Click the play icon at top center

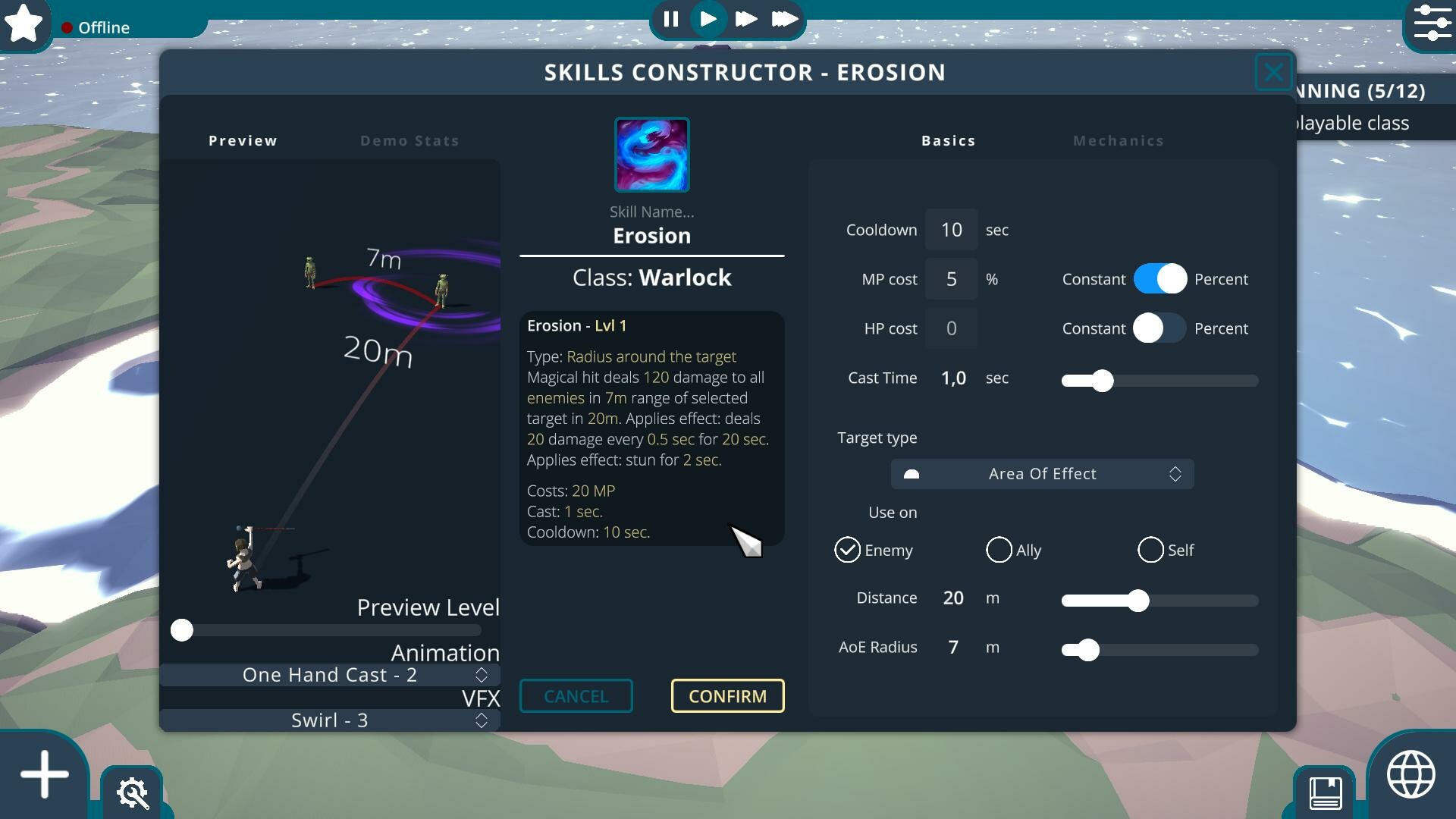coord(708,19)
